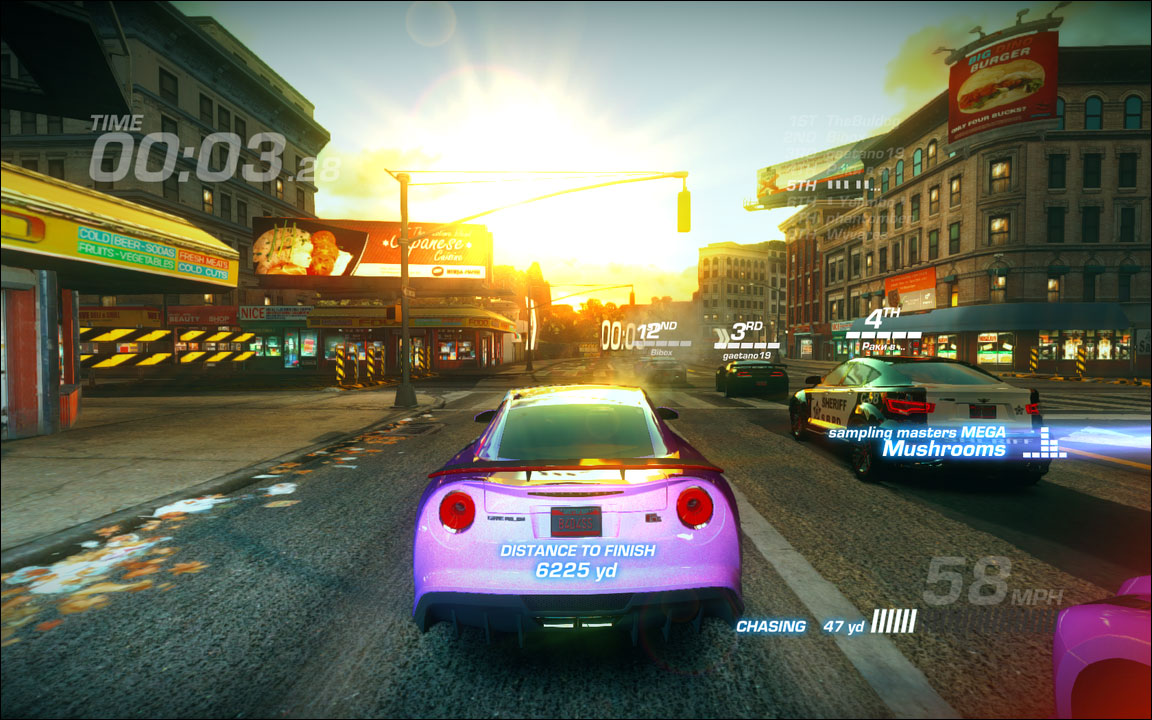Select the Bibox 2ND place tag

(662, 339)
